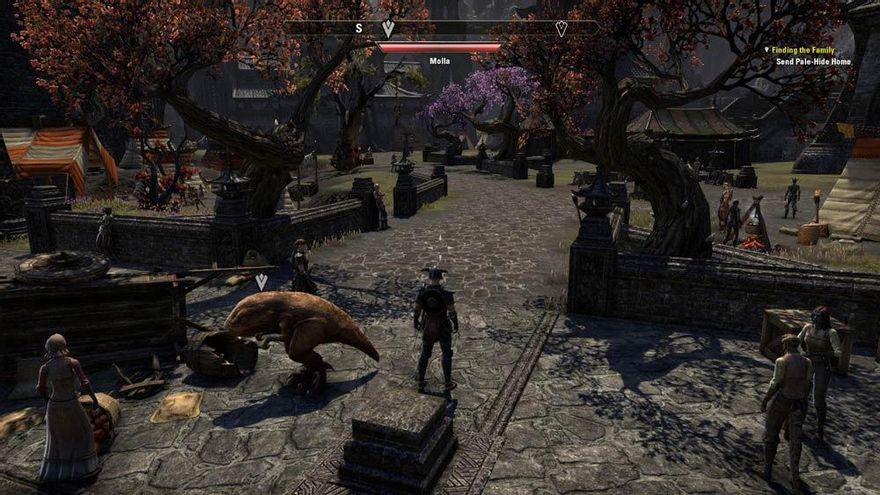This screenshot has width=880, height=495.
Task: Click the S direction label on the compass
Action: click(x=359, y=28)
